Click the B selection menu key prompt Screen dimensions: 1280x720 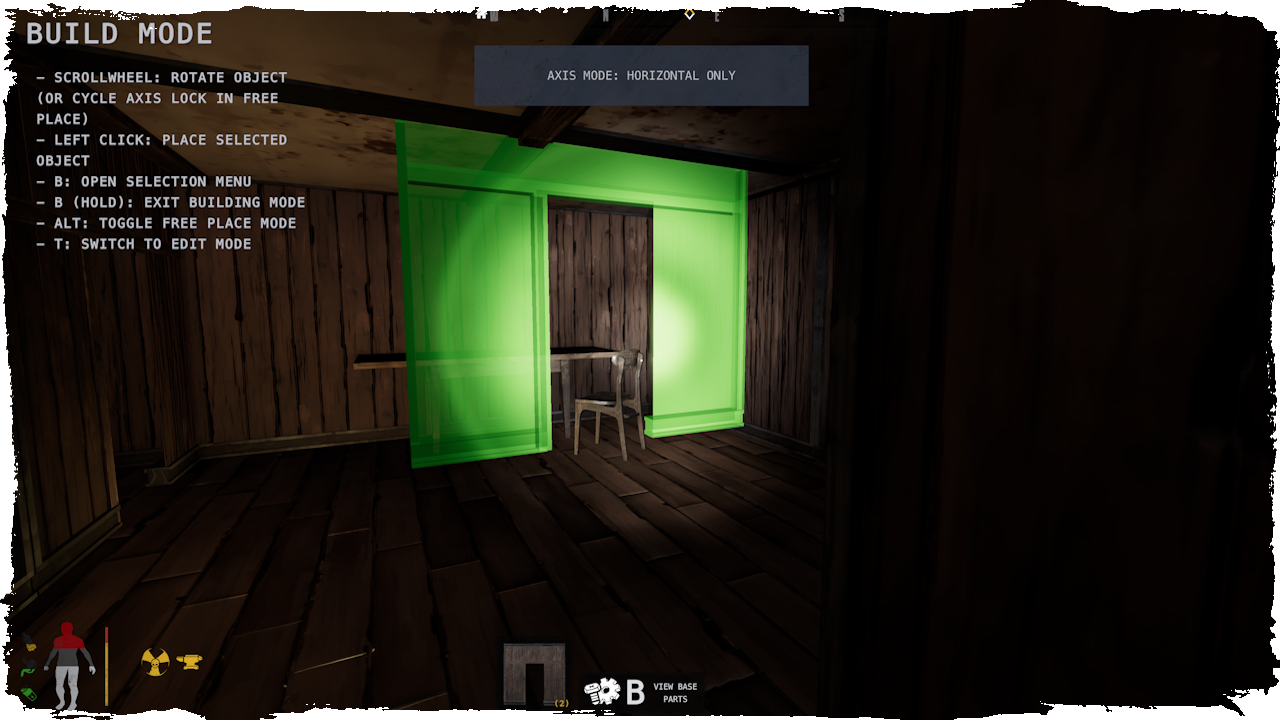click(x=634, y=689)
